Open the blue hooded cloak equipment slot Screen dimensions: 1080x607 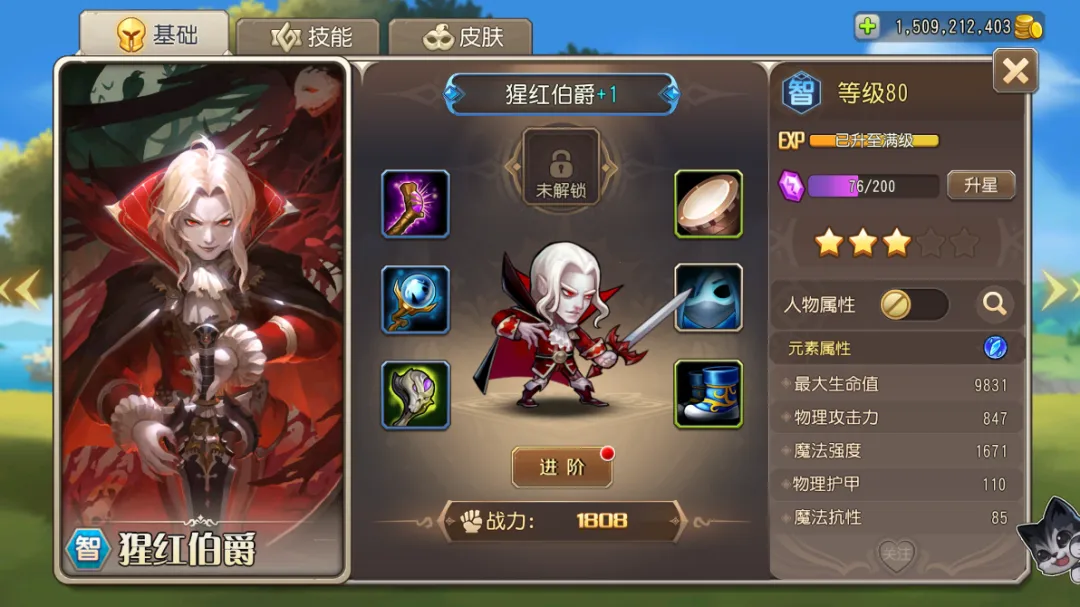(708, 298)
